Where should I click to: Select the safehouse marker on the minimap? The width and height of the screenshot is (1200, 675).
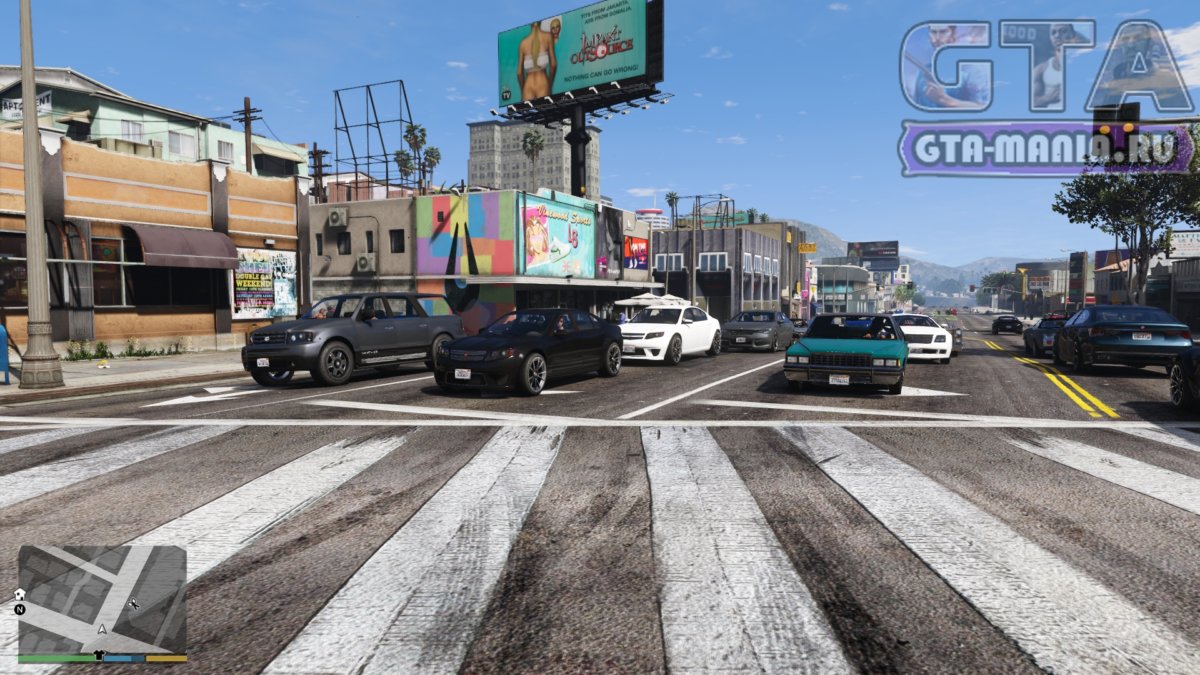20,594
